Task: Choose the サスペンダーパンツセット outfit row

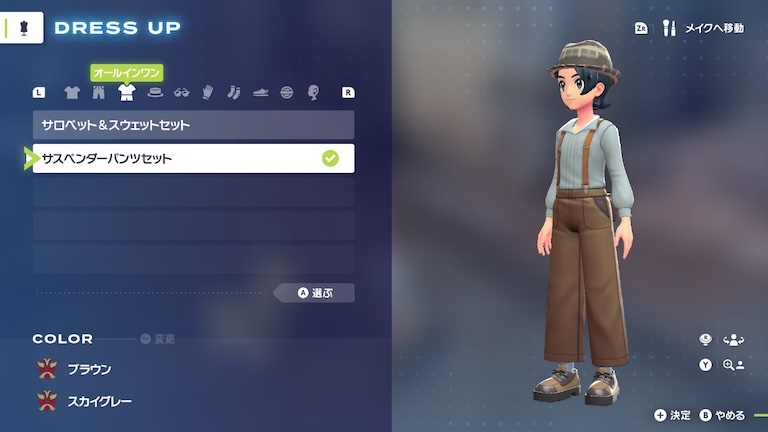Action: pyautogui.click(x=193, y=158)
